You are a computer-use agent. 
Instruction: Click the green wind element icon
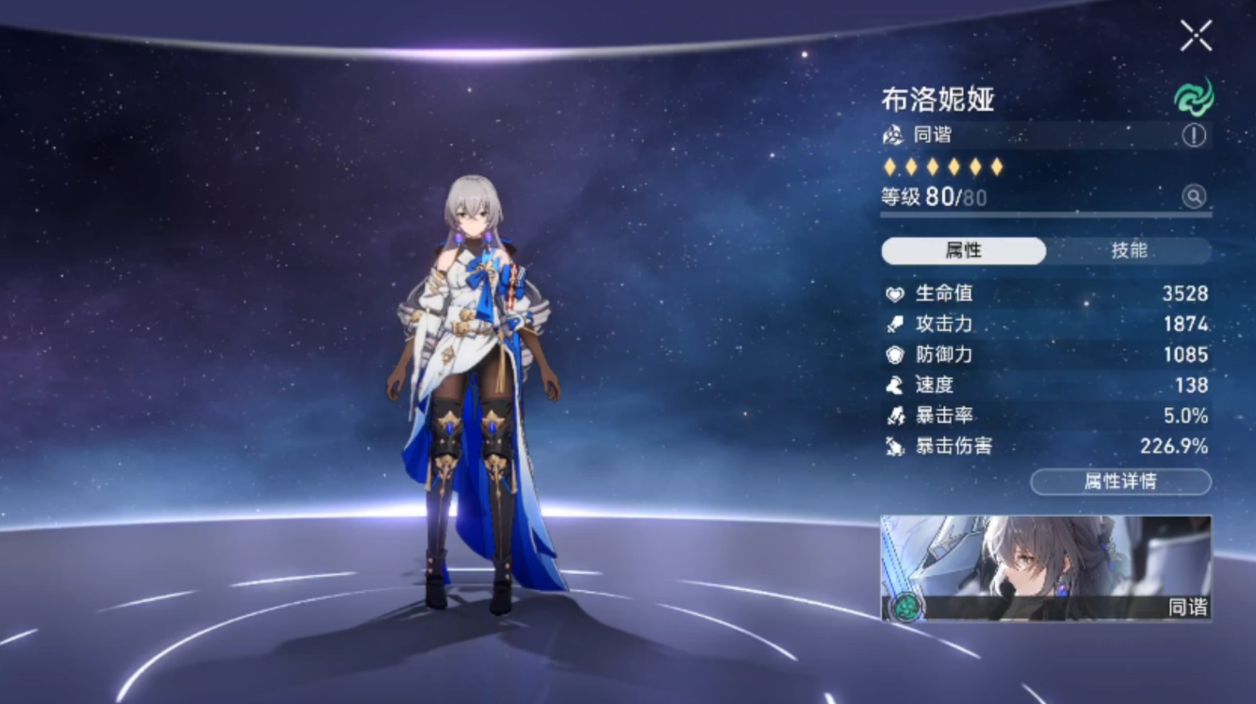(x=1193, y=98)
